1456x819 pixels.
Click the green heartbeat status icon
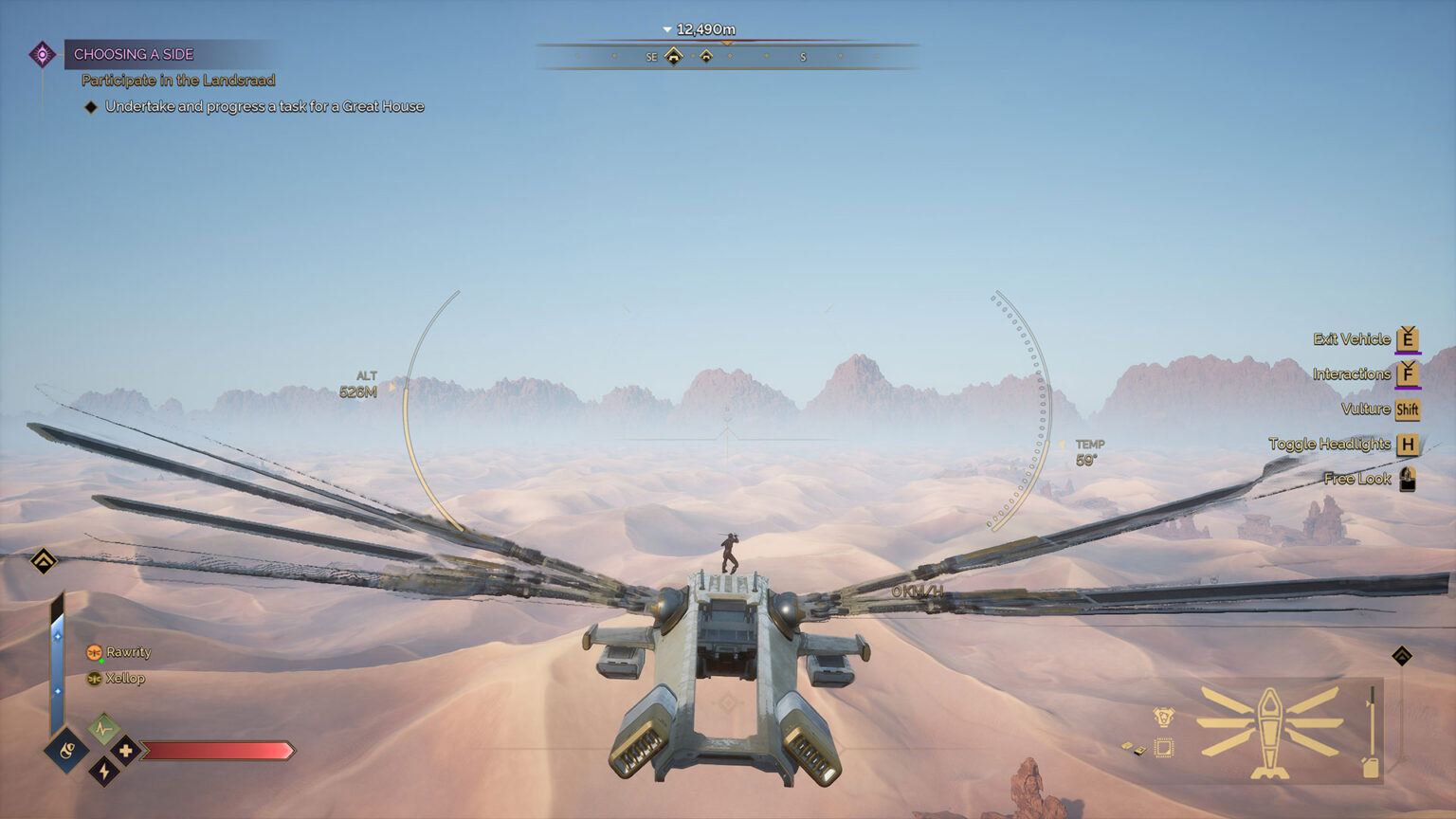pyautogui.click(x=103, y=729)
